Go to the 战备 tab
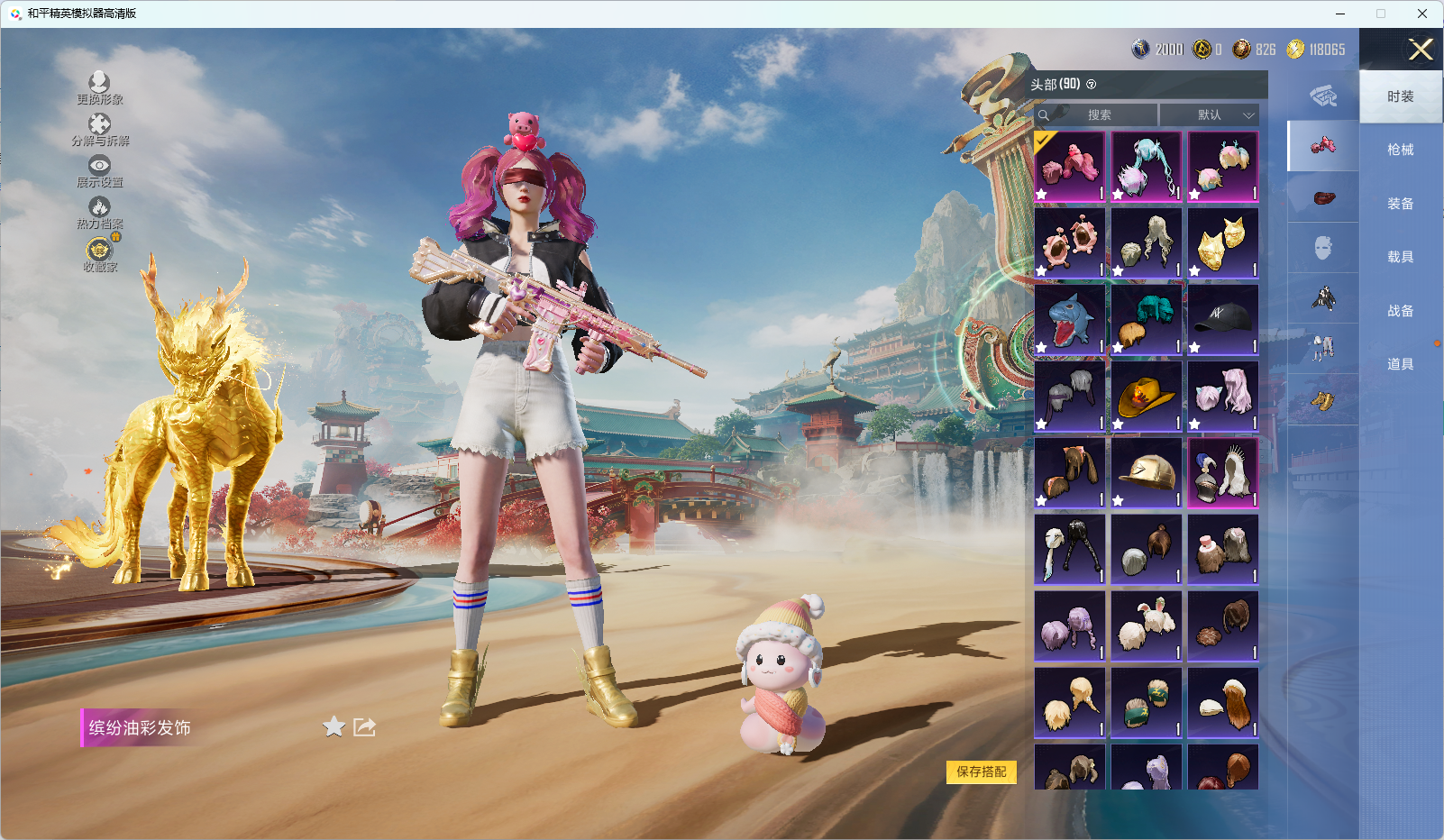The width and height of the screenshot is (1444, 840). [1400, 311]
